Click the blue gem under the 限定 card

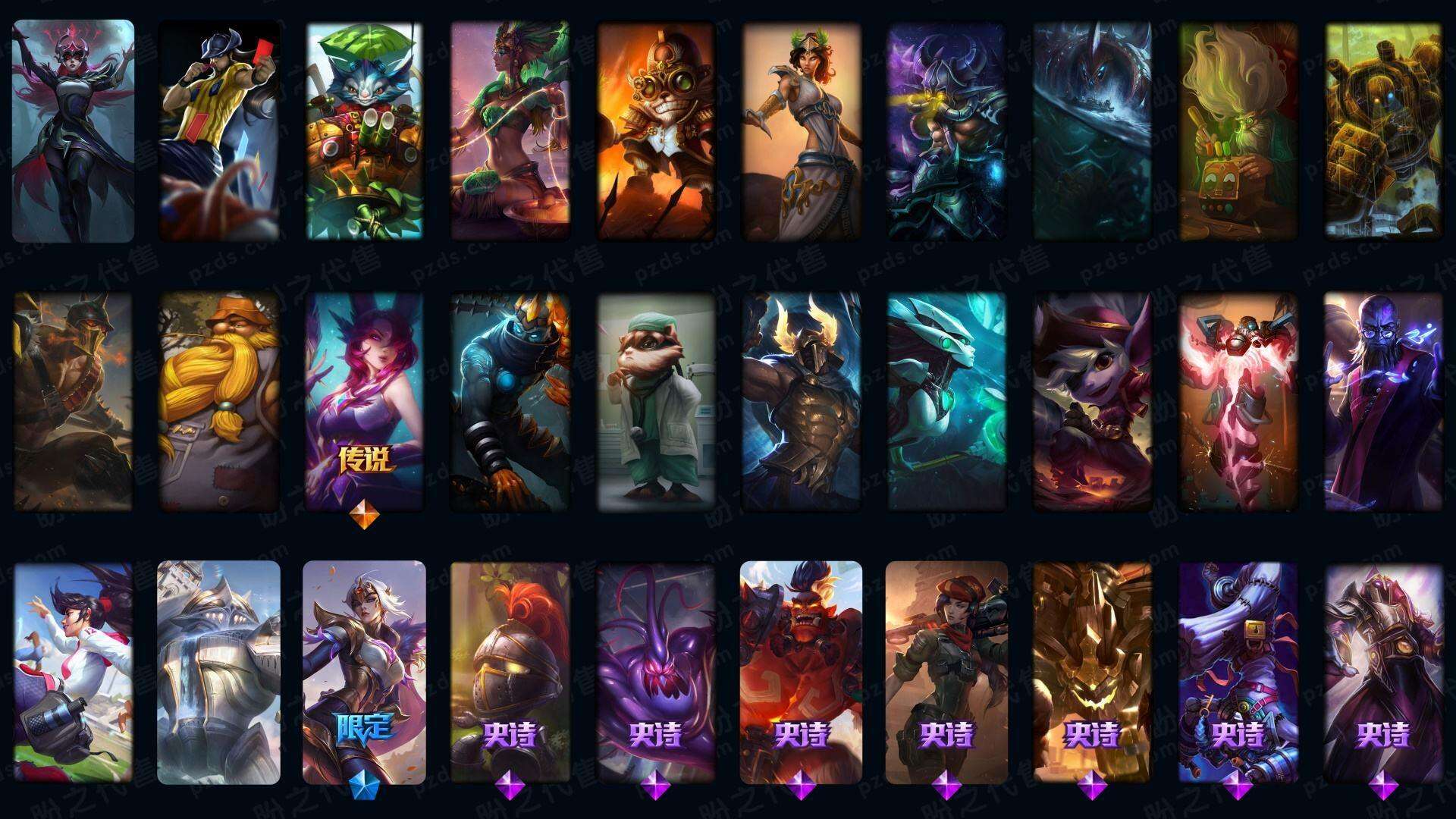[x=365, y=787]
